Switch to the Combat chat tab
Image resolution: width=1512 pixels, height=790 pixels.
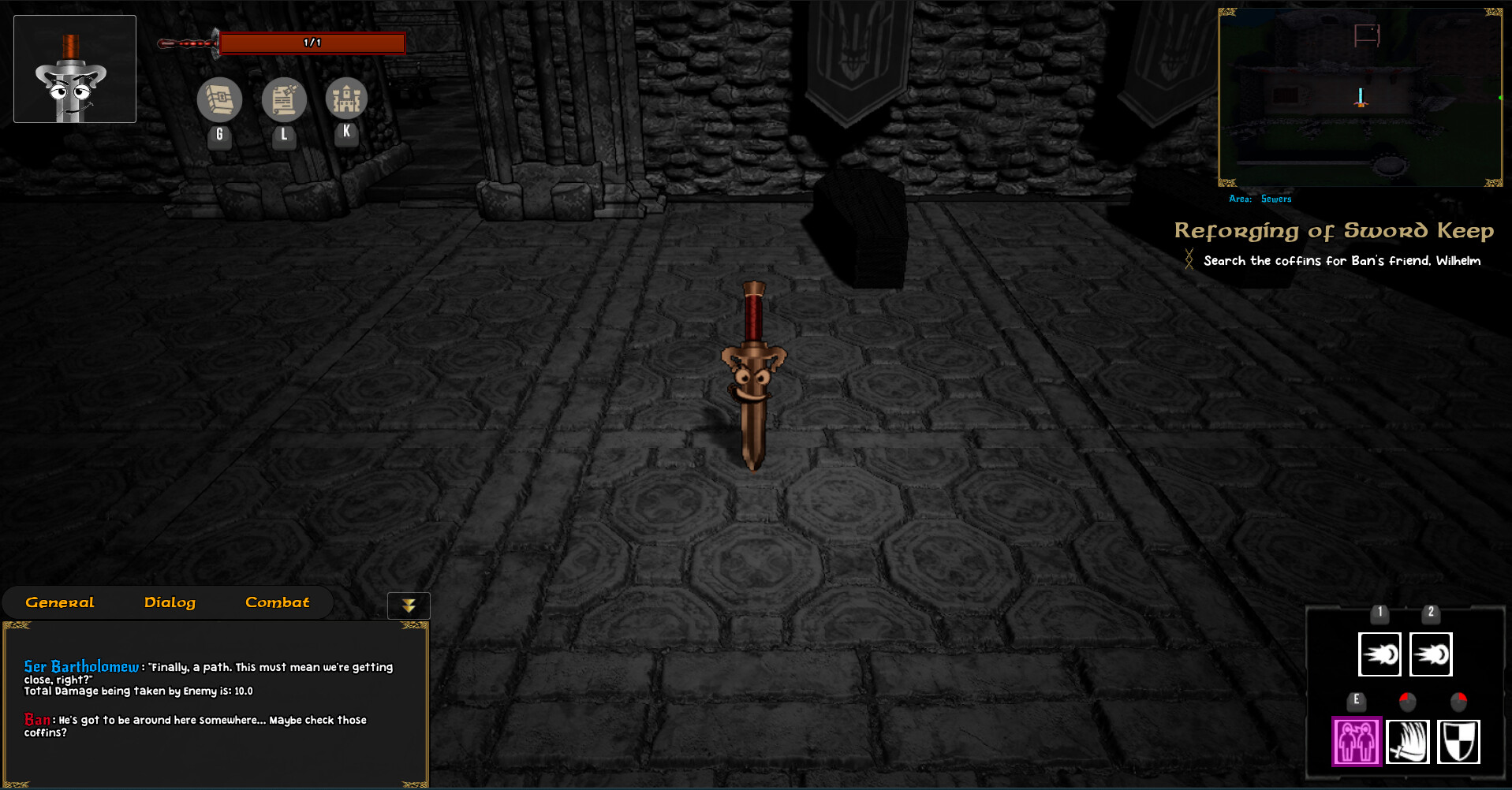pyautogui.click(x=277, y=602)
